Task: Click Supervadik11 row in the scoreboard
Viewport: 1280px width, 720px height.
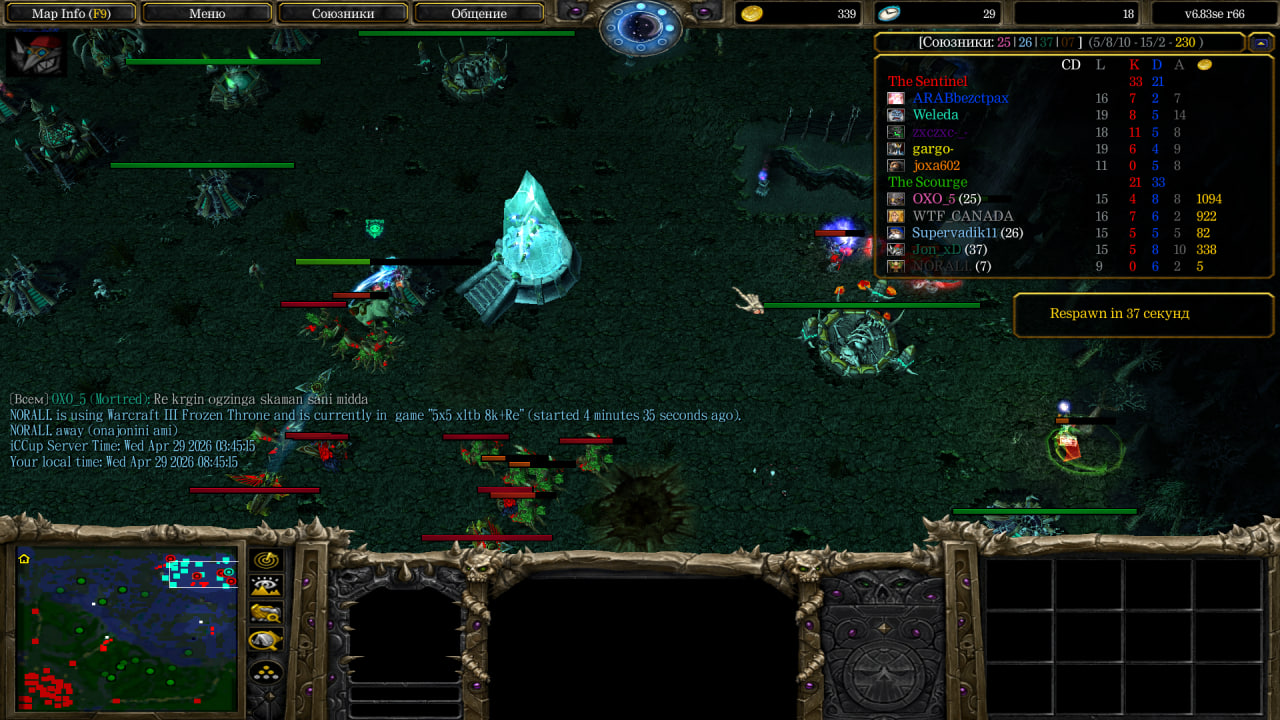Action: tap(960, 233)
